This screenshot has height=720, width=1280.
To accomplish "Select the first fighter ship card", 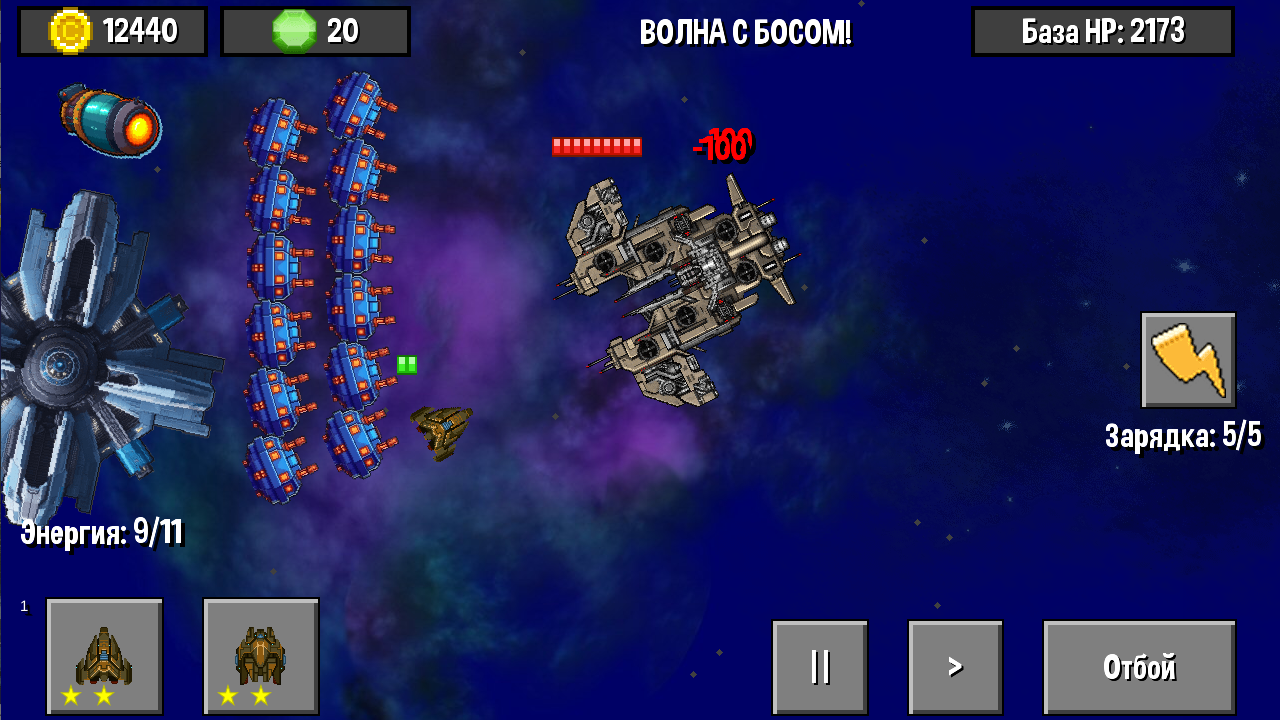I will [x=104, y=655].
